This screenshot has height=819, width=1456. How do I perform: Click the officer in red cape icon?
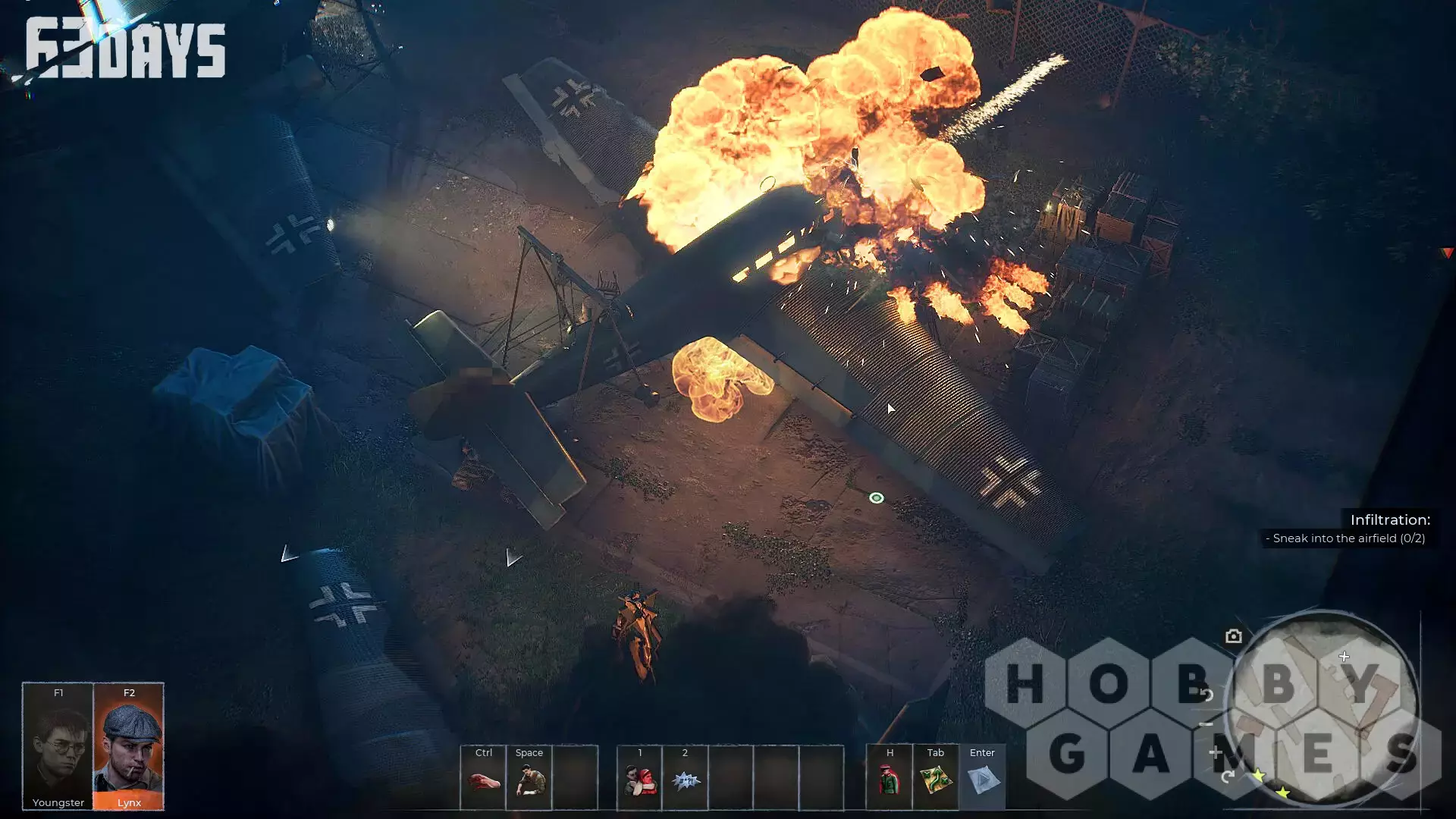click(890, 780)
